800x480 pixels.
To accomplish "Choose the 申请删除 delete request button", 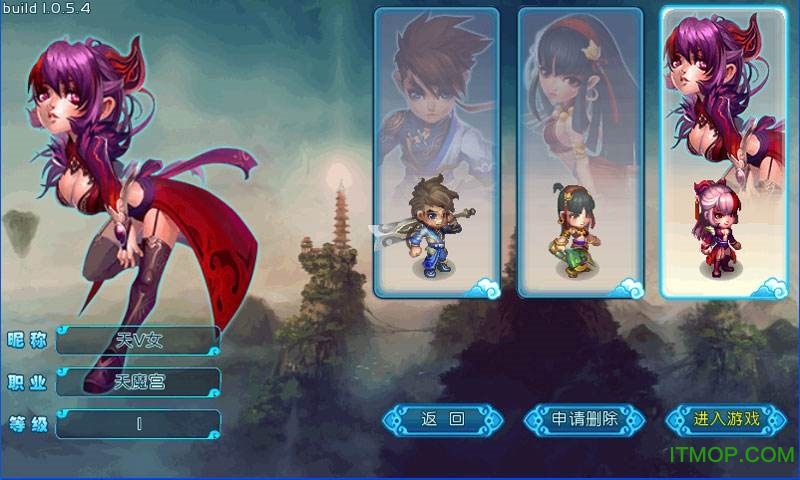I will point(585,420).
